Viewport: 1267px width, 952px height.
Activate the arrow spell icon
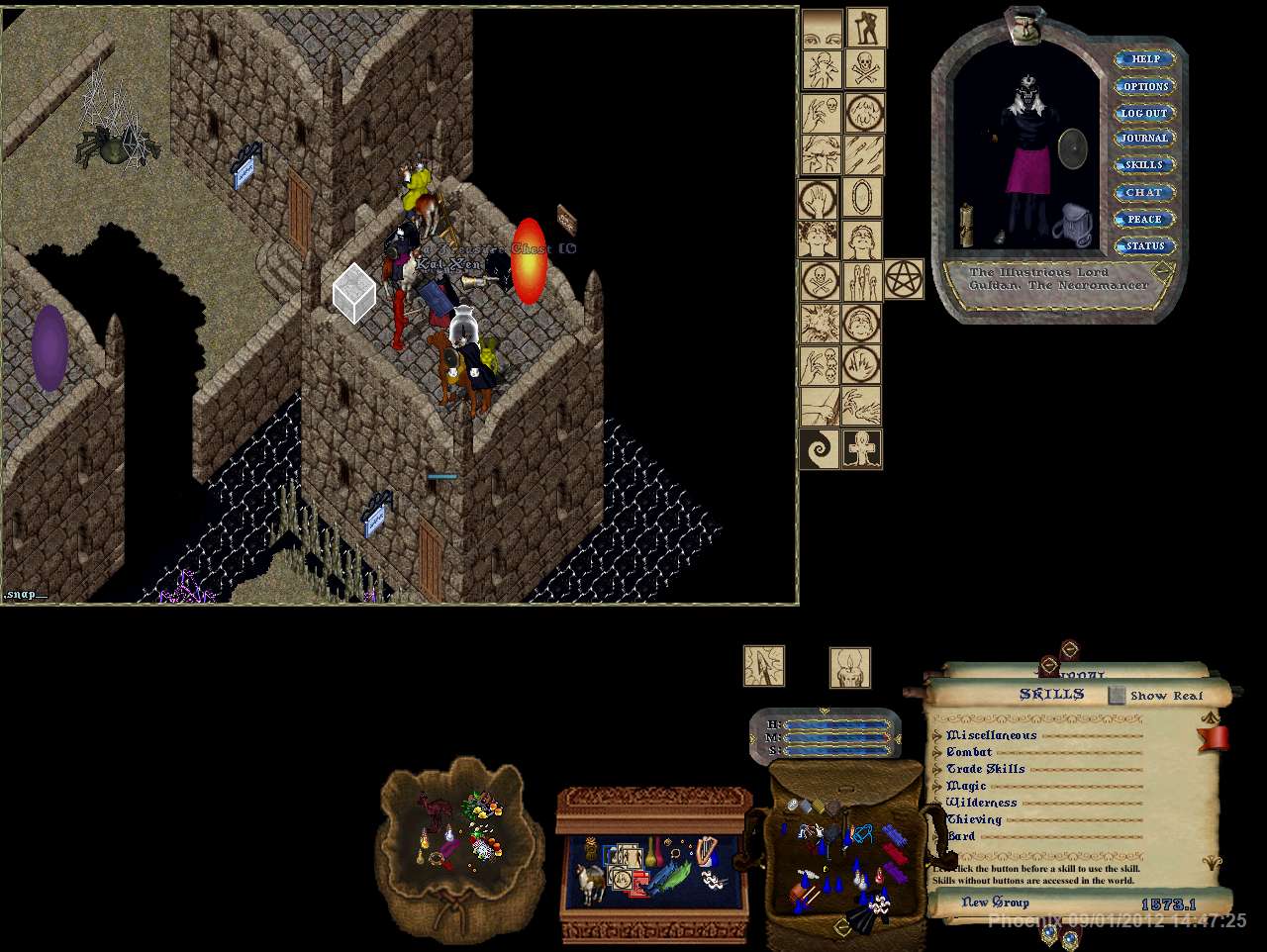click(764, 665)
